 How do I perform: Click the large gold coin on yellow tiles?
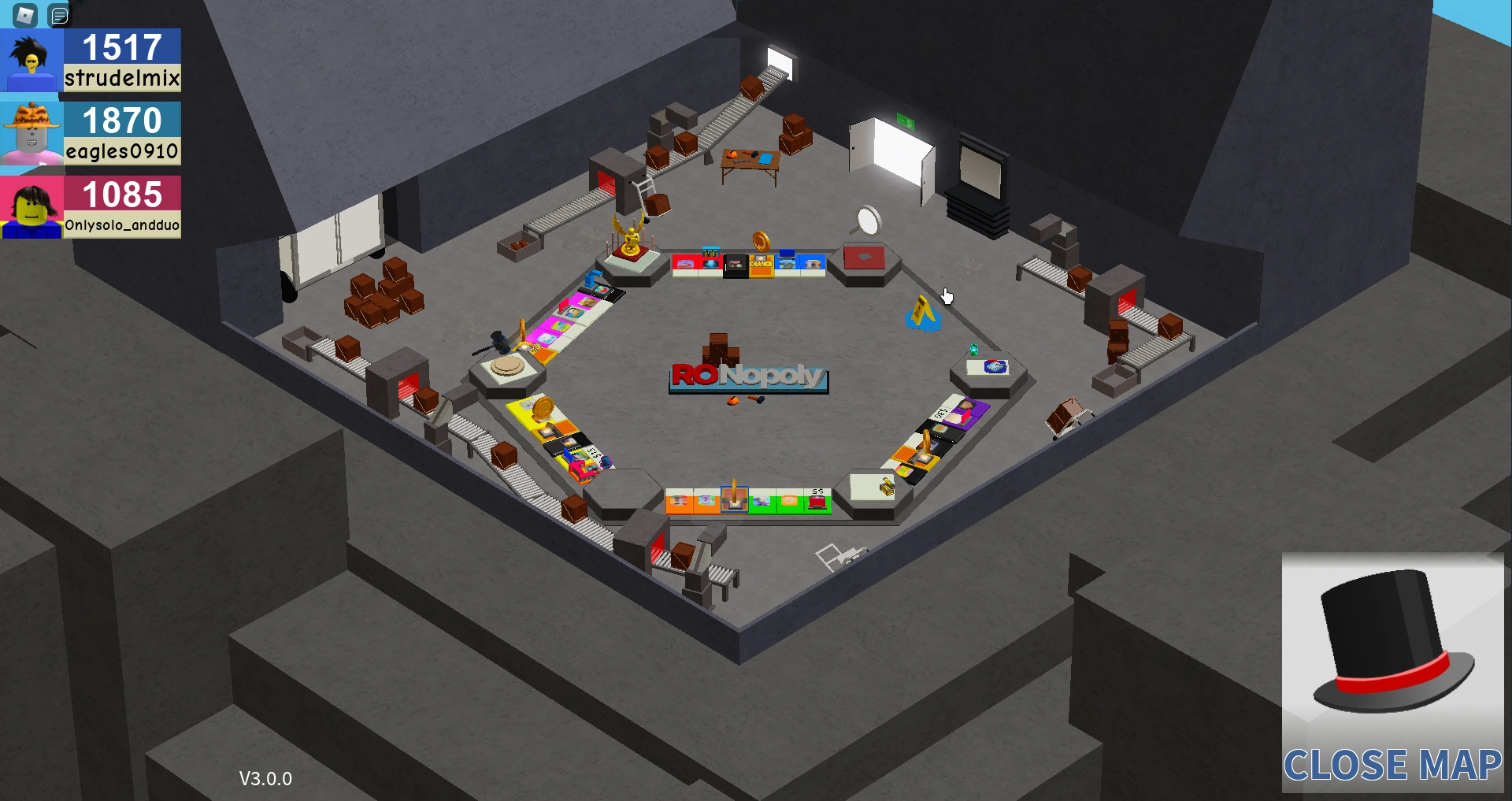(543, 410)
